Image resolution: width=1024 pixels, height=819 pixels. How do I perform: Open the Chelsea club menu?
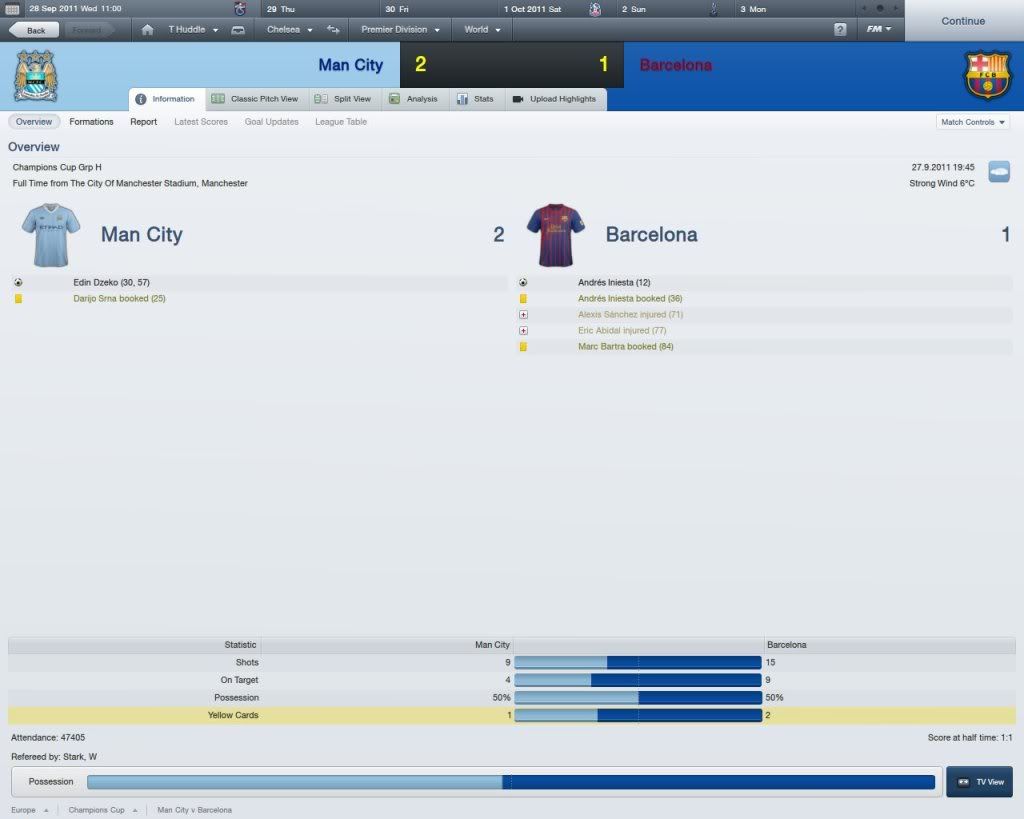(x=289, y=30)
